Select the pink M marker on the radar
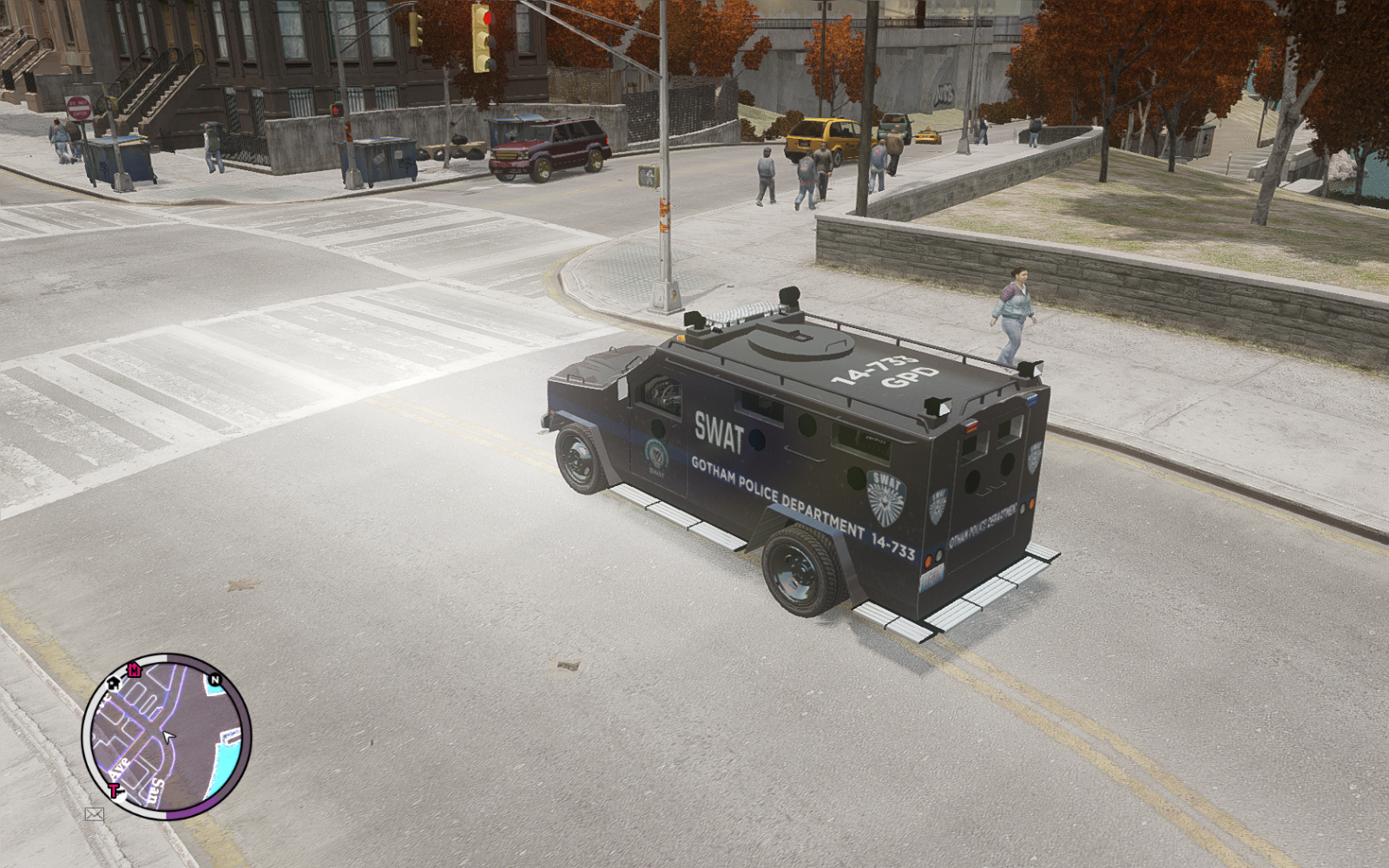1389x868 pixels. pyautogui.click(x=134, y=669)
